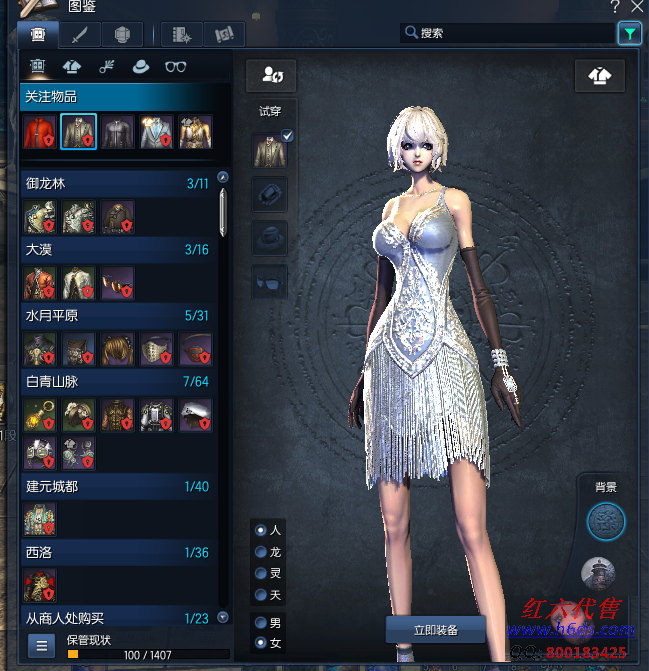649x671 pixels.
Task: Click the character swap button above 试穿
Action: [x=271, y=75]
